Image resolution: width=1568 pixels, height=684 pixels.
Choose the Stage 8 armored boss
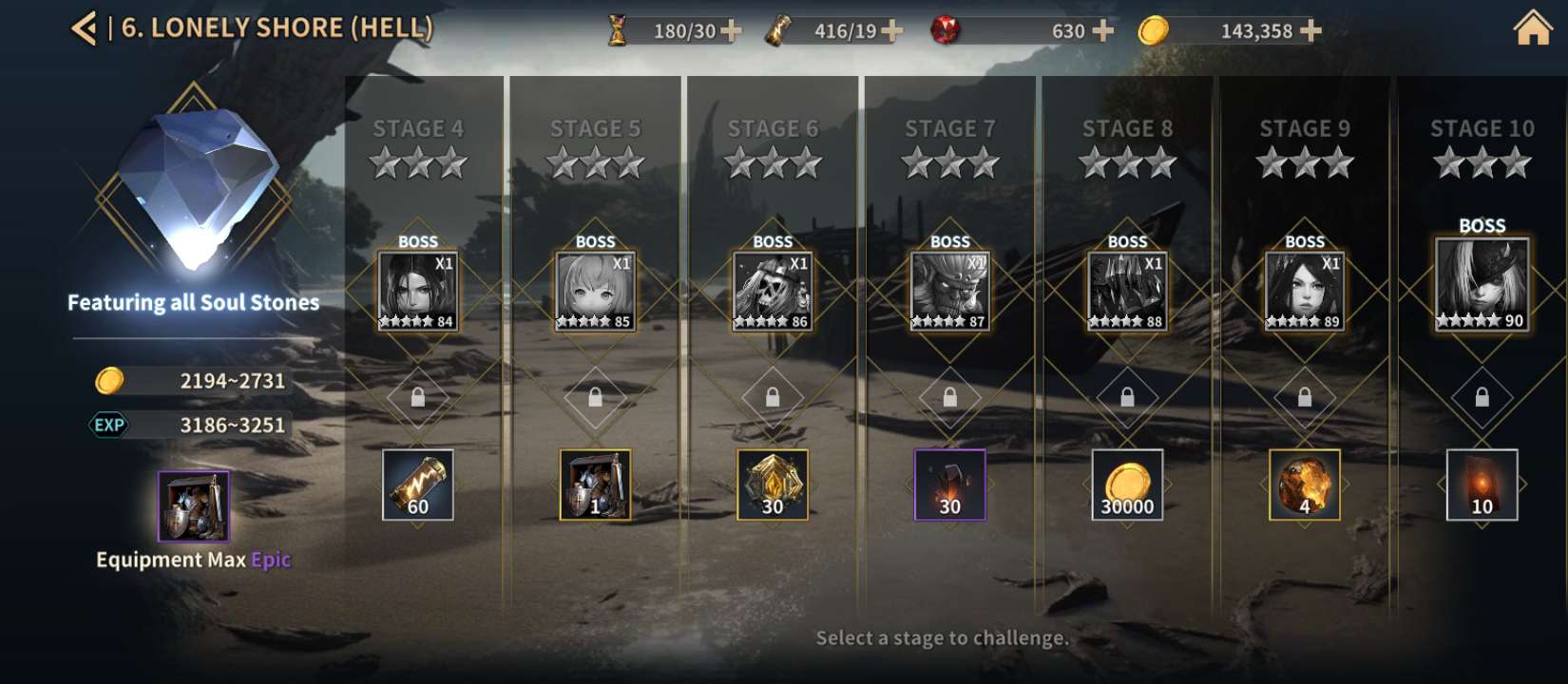1127,291
